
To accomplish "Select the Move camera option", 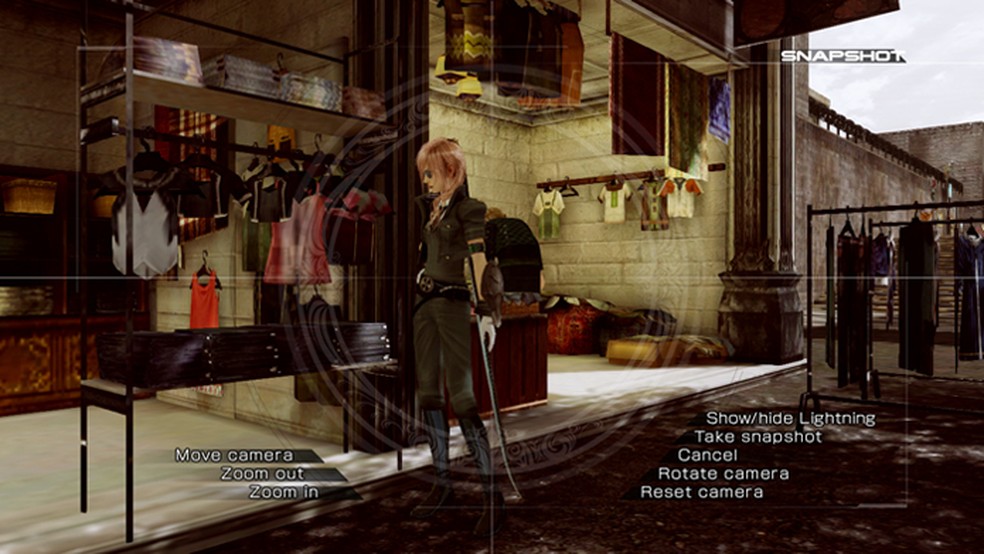I will click(234, 455).
